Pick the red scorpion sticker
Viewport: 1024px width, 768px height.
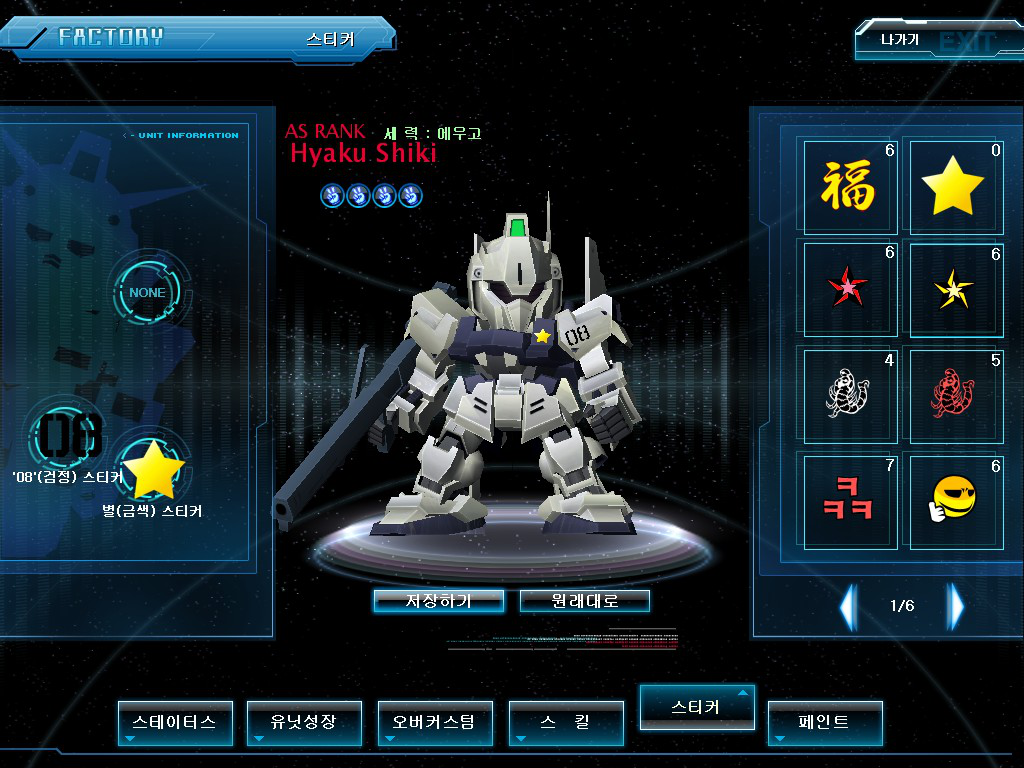coord(953,394)
